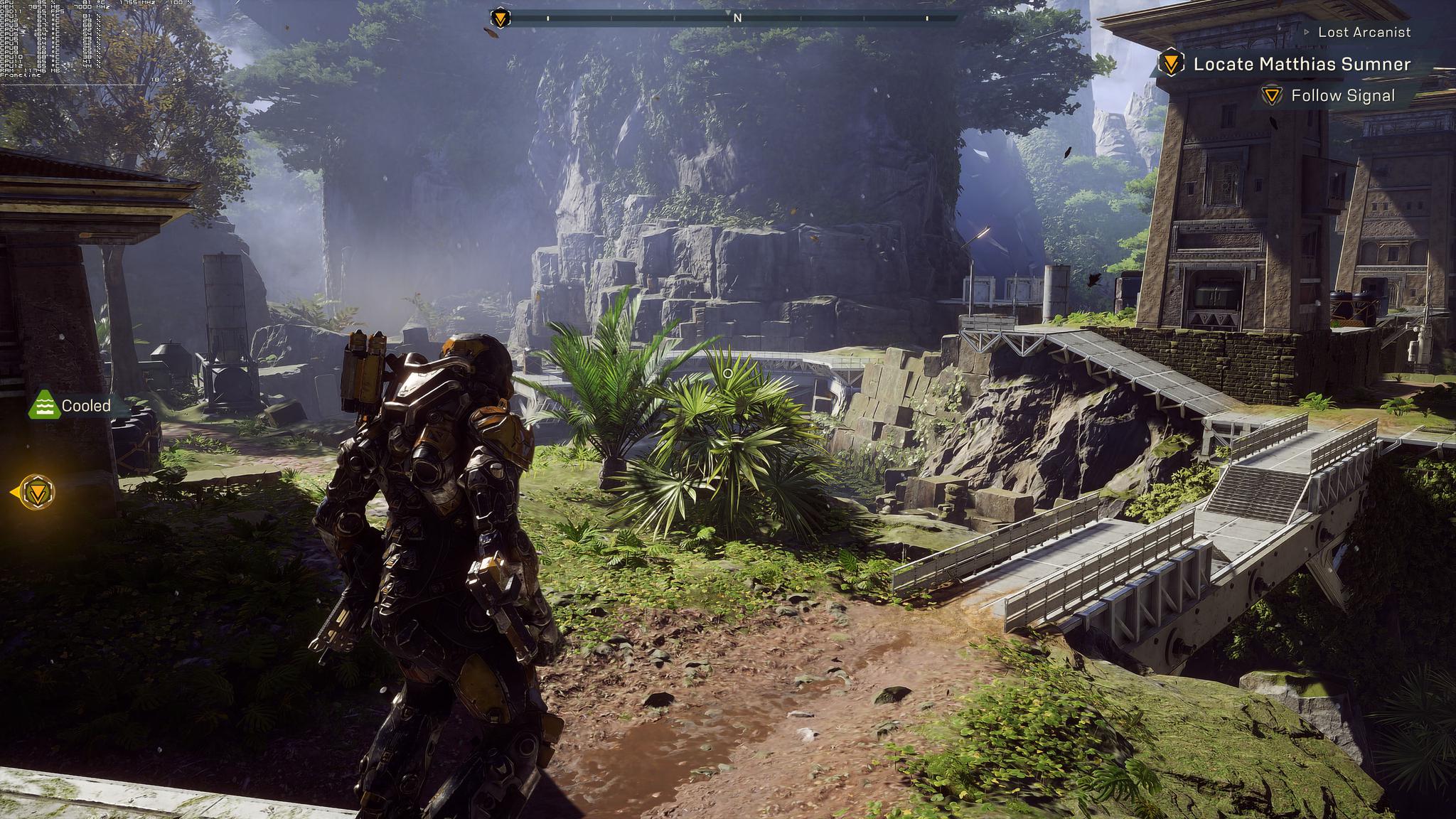Click the N heading on the compass
The height and width of the screenshot is (819, 1456).
(737, 18)
